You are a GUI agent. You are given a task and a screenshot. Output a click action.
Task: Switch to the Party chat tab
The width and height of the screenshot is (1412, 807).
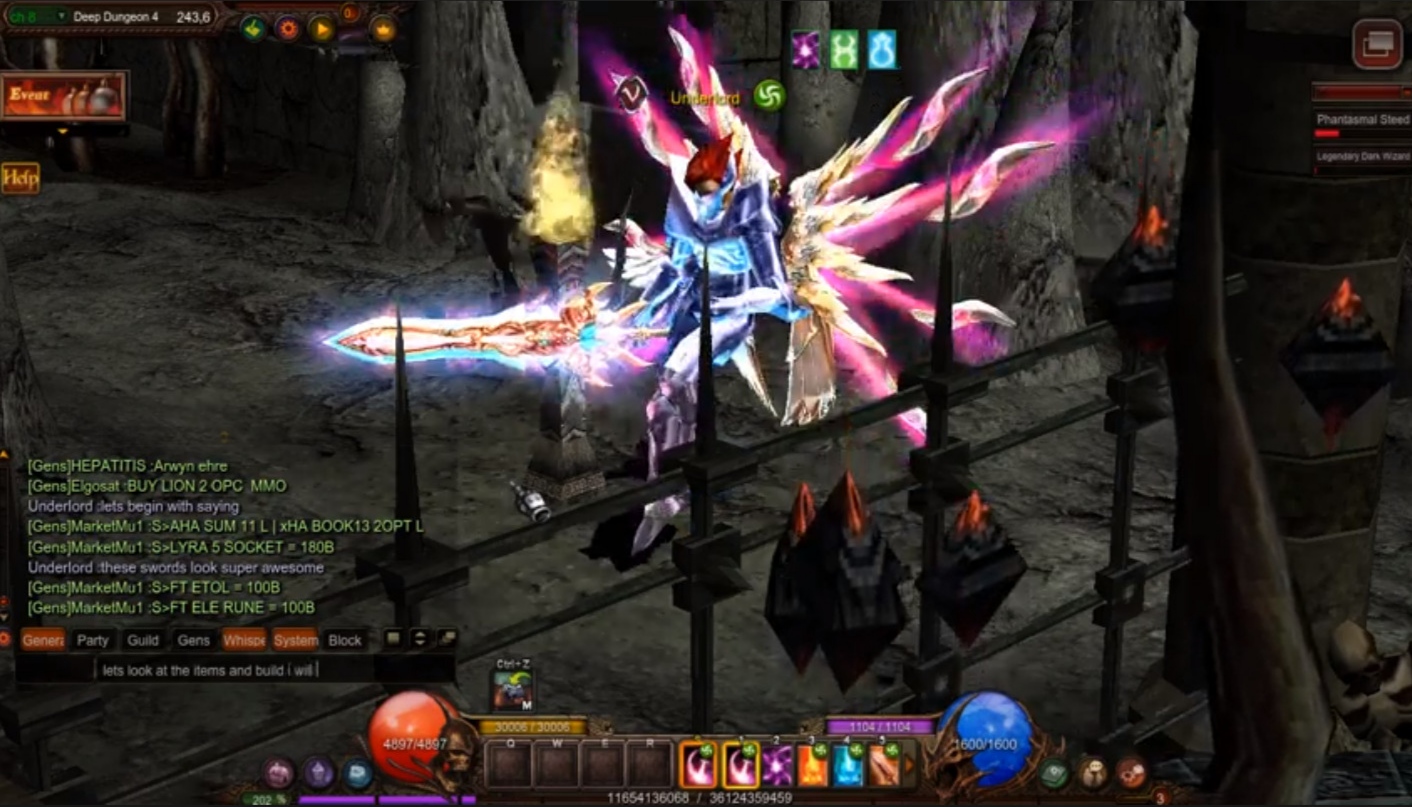click(x=93, y=640)
